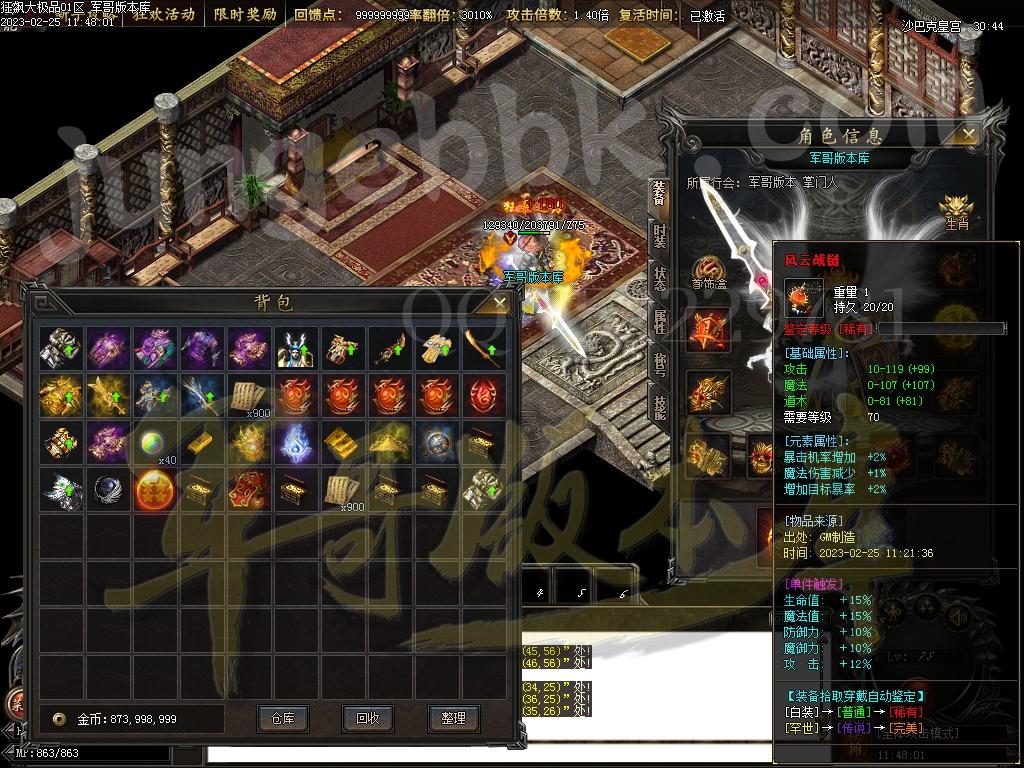Viewport: 1024px width, 768px height.
Task: Select the green orb stack of 40
Action: (155, 442)
